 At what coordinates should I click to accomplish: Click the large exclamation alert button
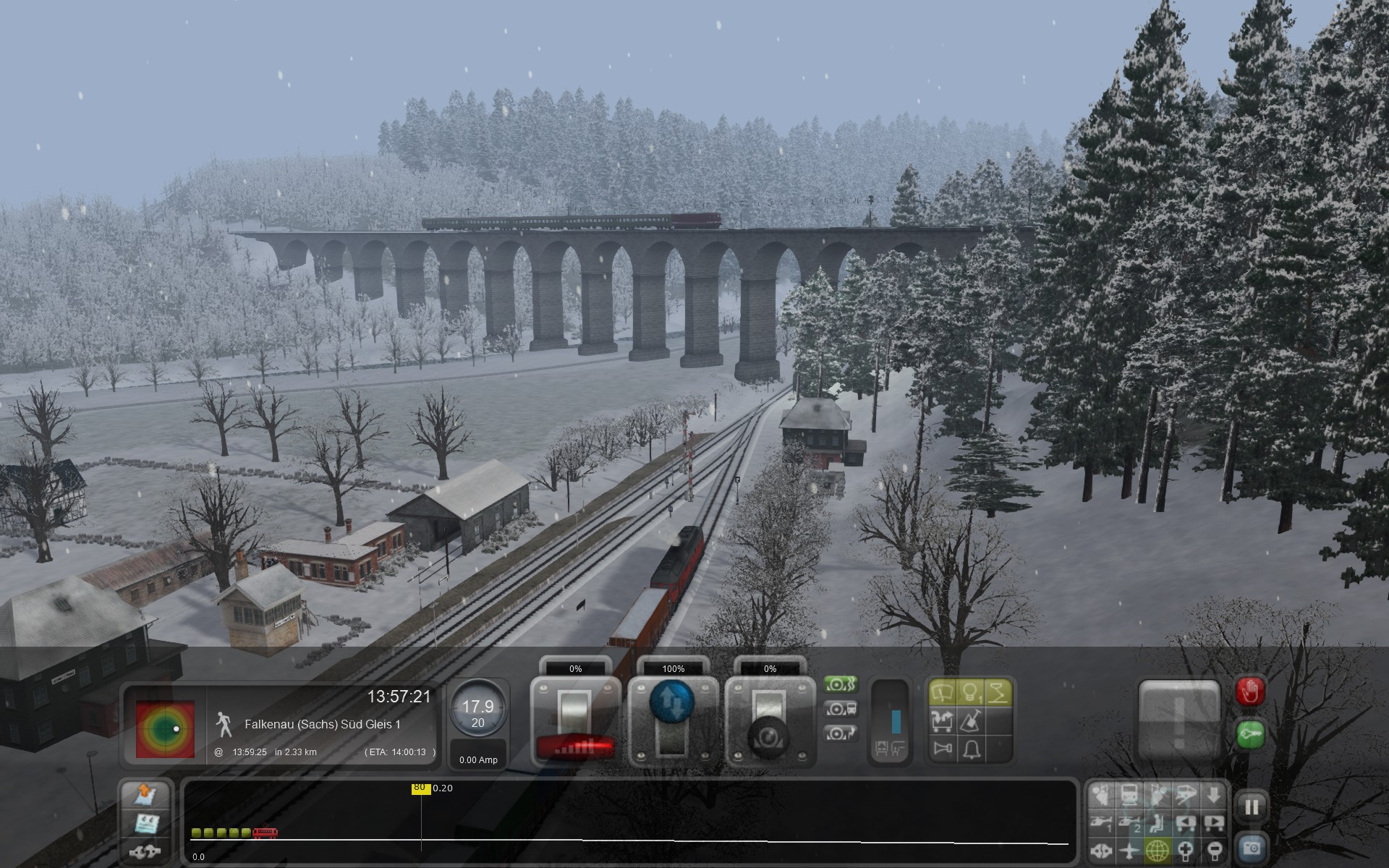(x=1179, y=721)
